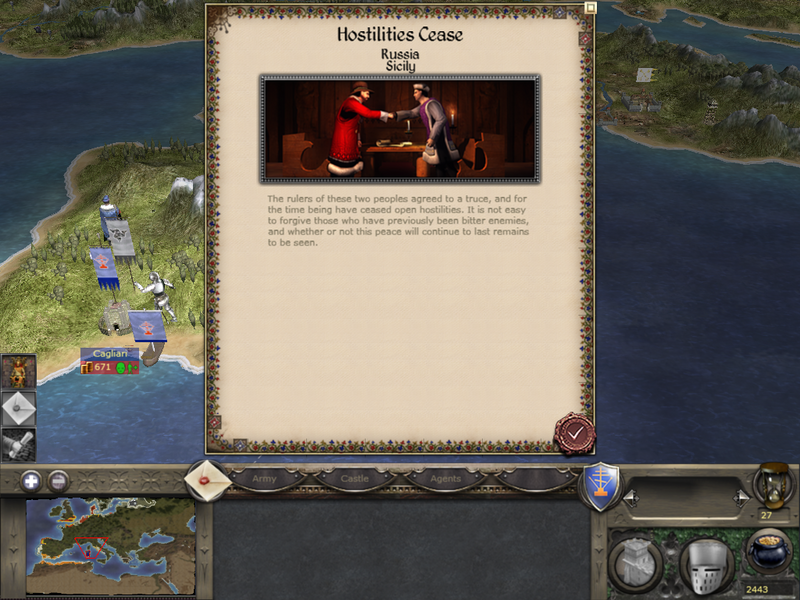Open the hand holding scroll notification icon
This screenshot has height=600, width=800.
19,444
